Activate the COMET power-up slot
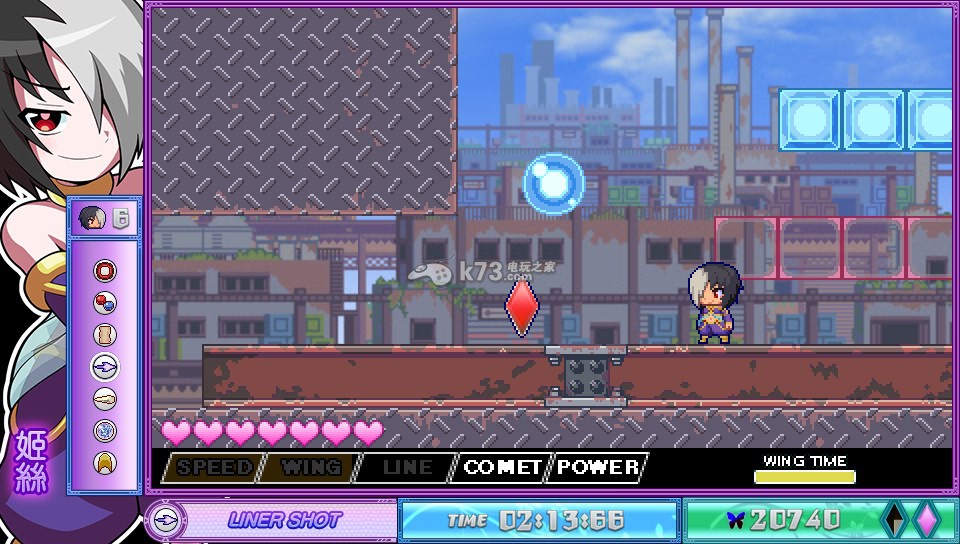The image size is (960, 544). tap(504, 467)
